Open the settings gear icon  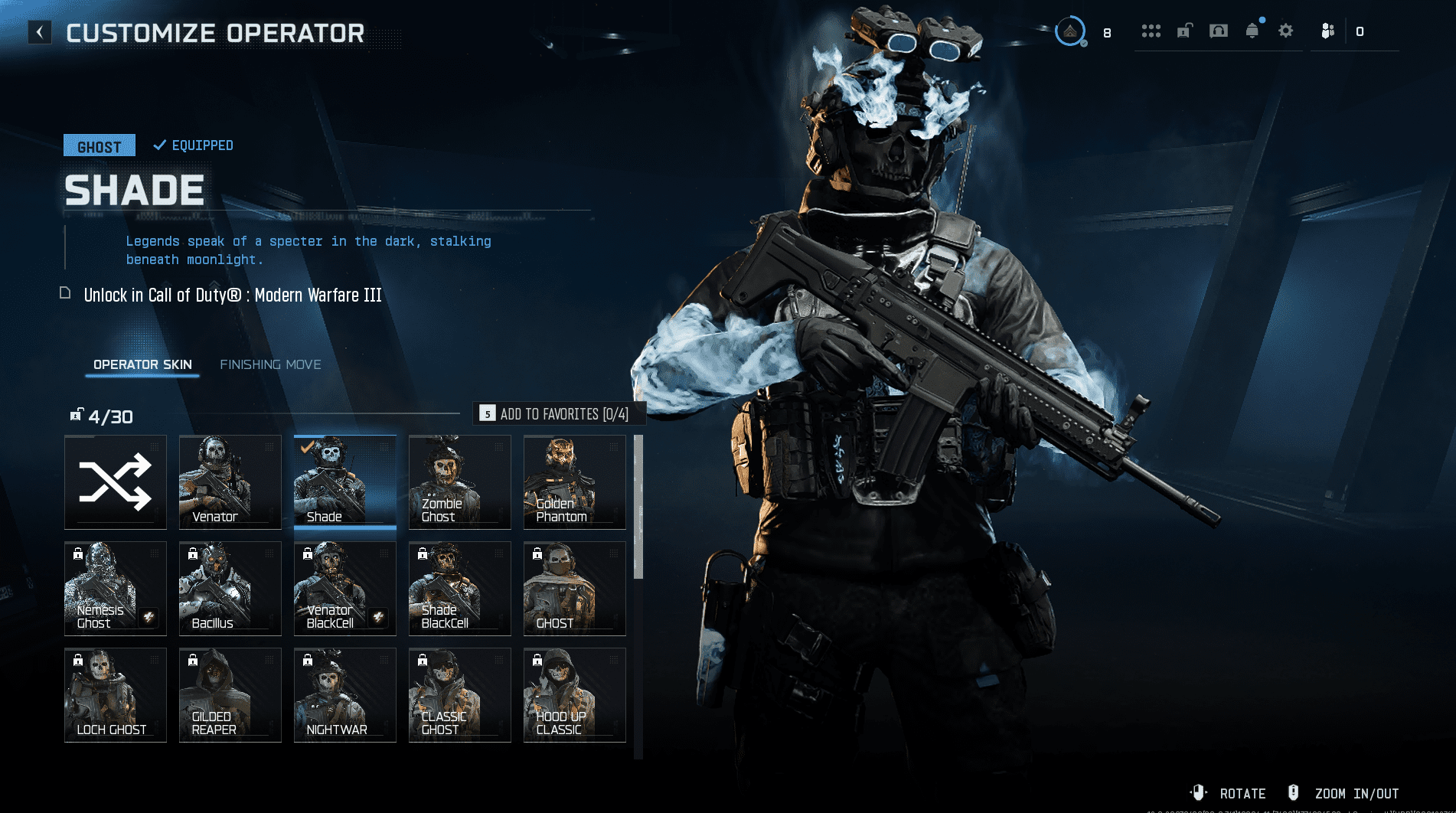[1286, 31]
